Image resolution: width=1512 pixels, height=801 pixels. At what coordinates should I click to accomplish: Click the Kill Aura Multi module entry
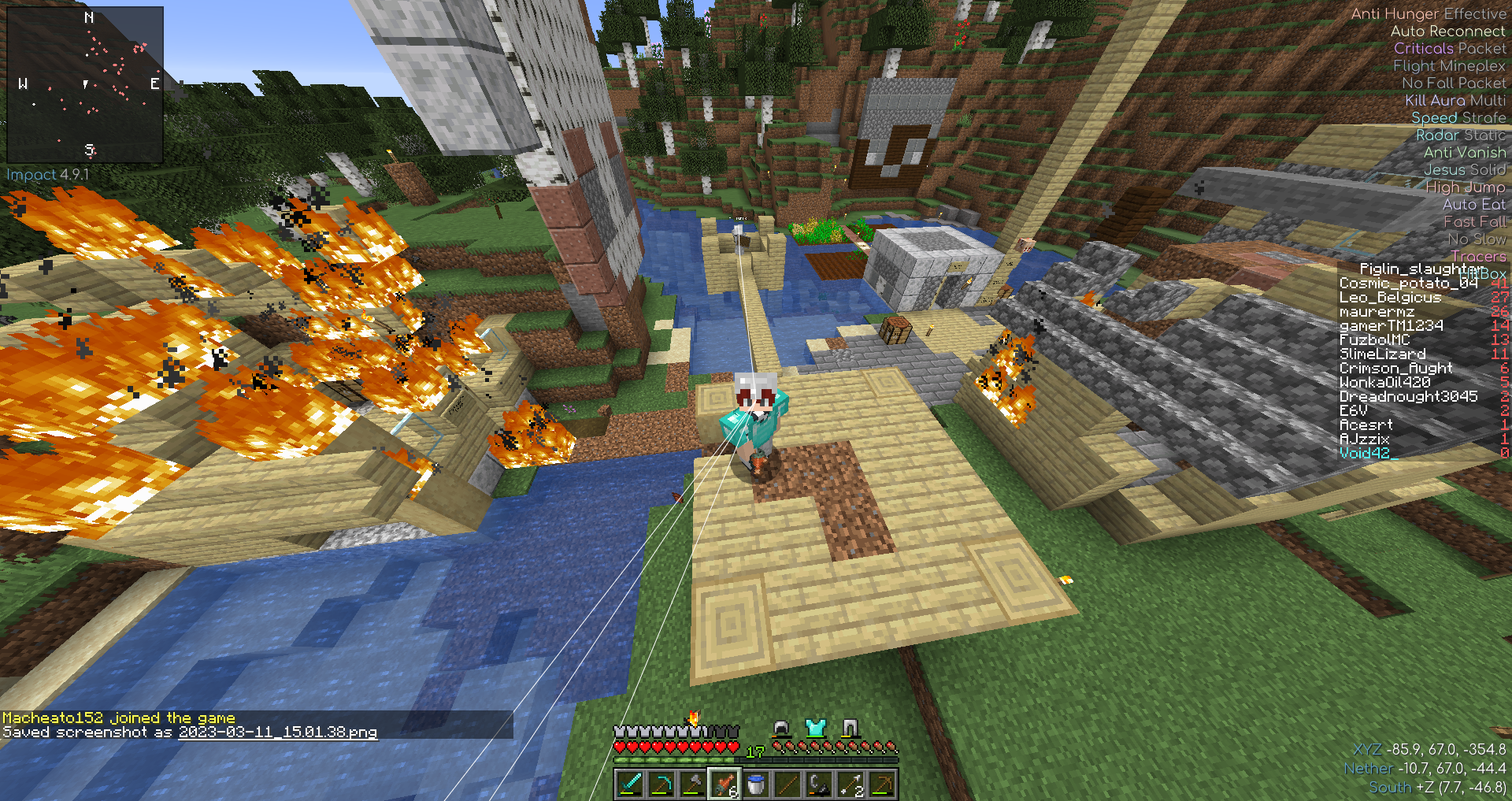pyautogui.click(x=1455, y=101)
